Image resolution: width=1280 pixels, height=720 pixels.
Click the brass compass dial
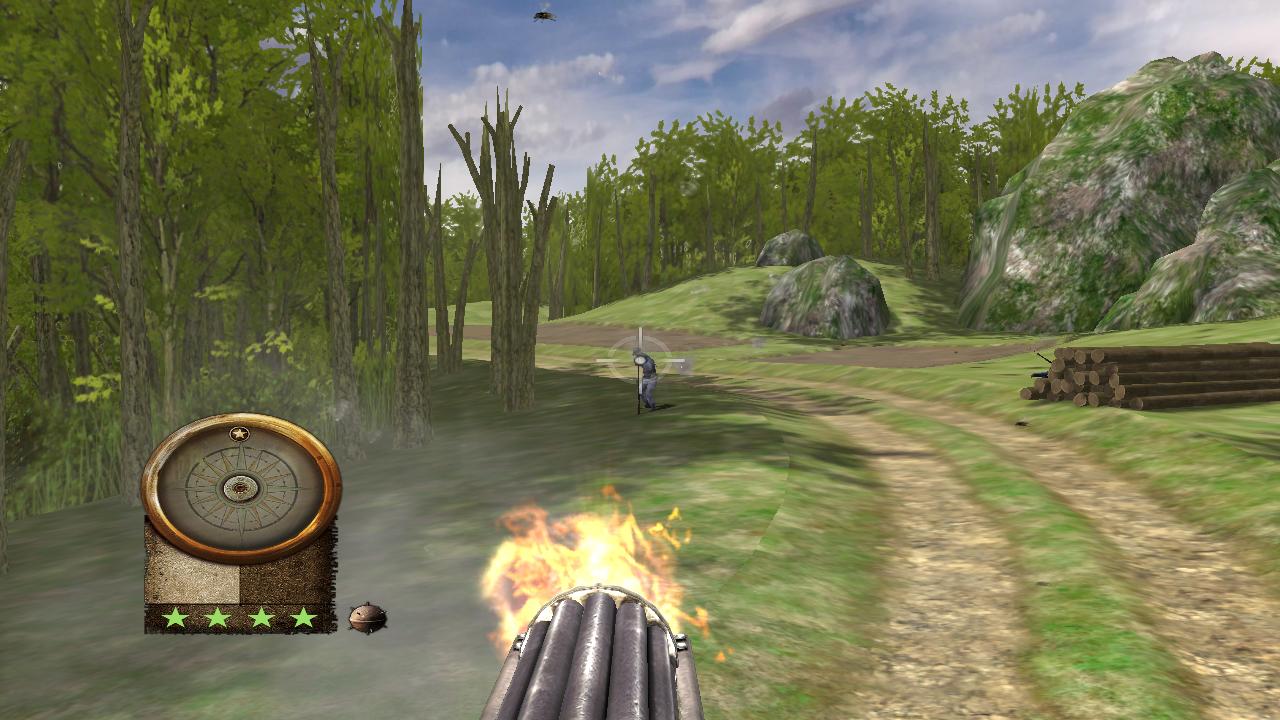pyautogui.click(x=241, y=487)
